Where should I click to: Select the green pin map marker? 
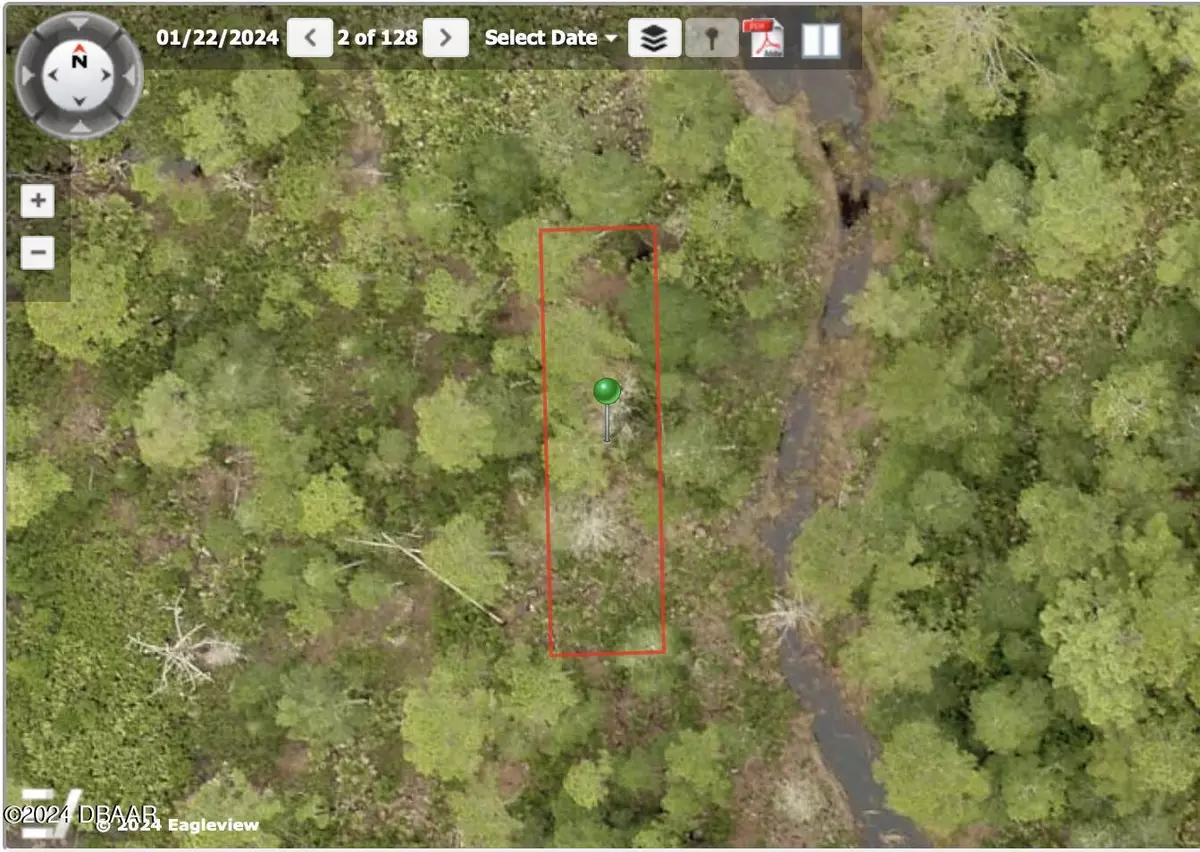[606, 391]
